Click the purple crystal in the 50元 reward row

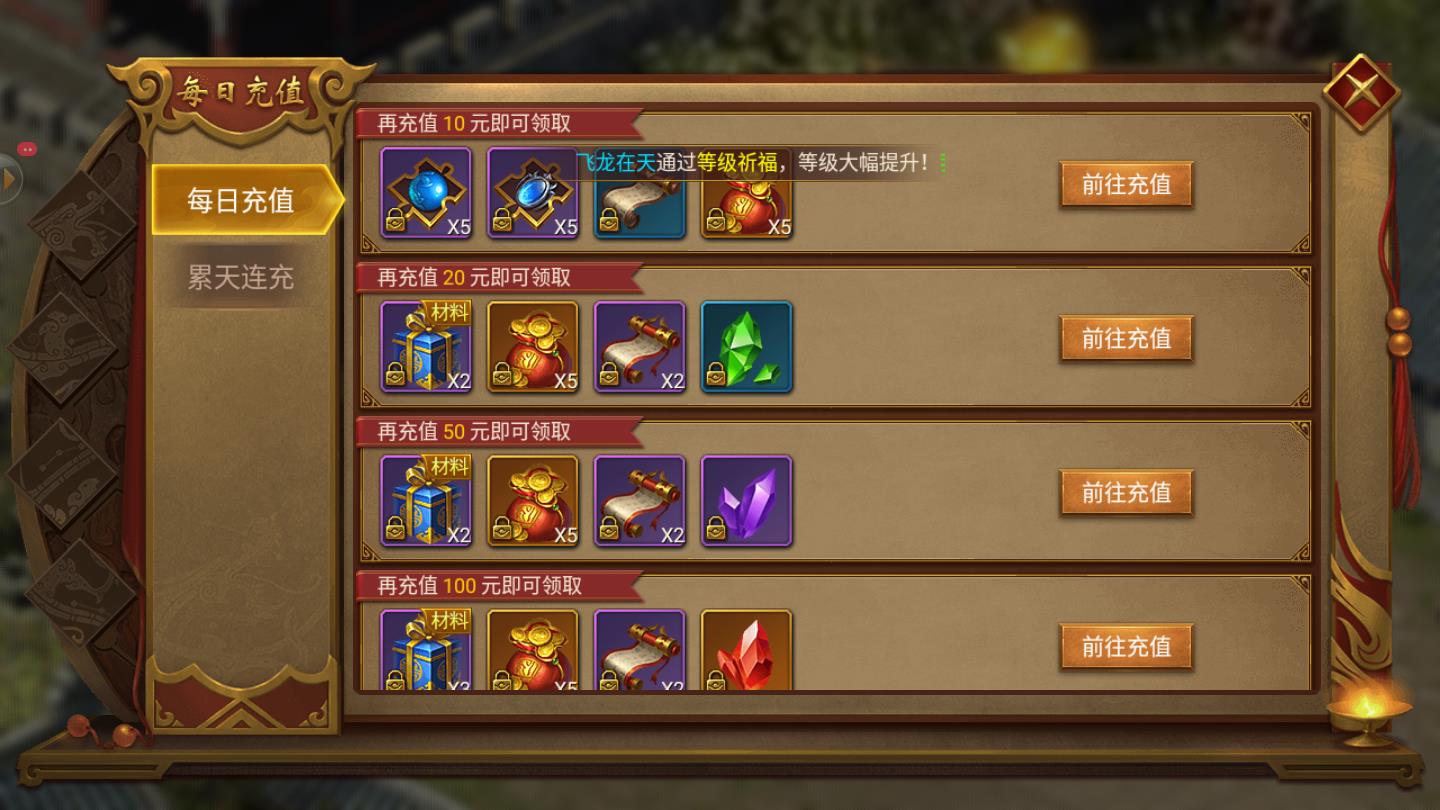(746, 500)
